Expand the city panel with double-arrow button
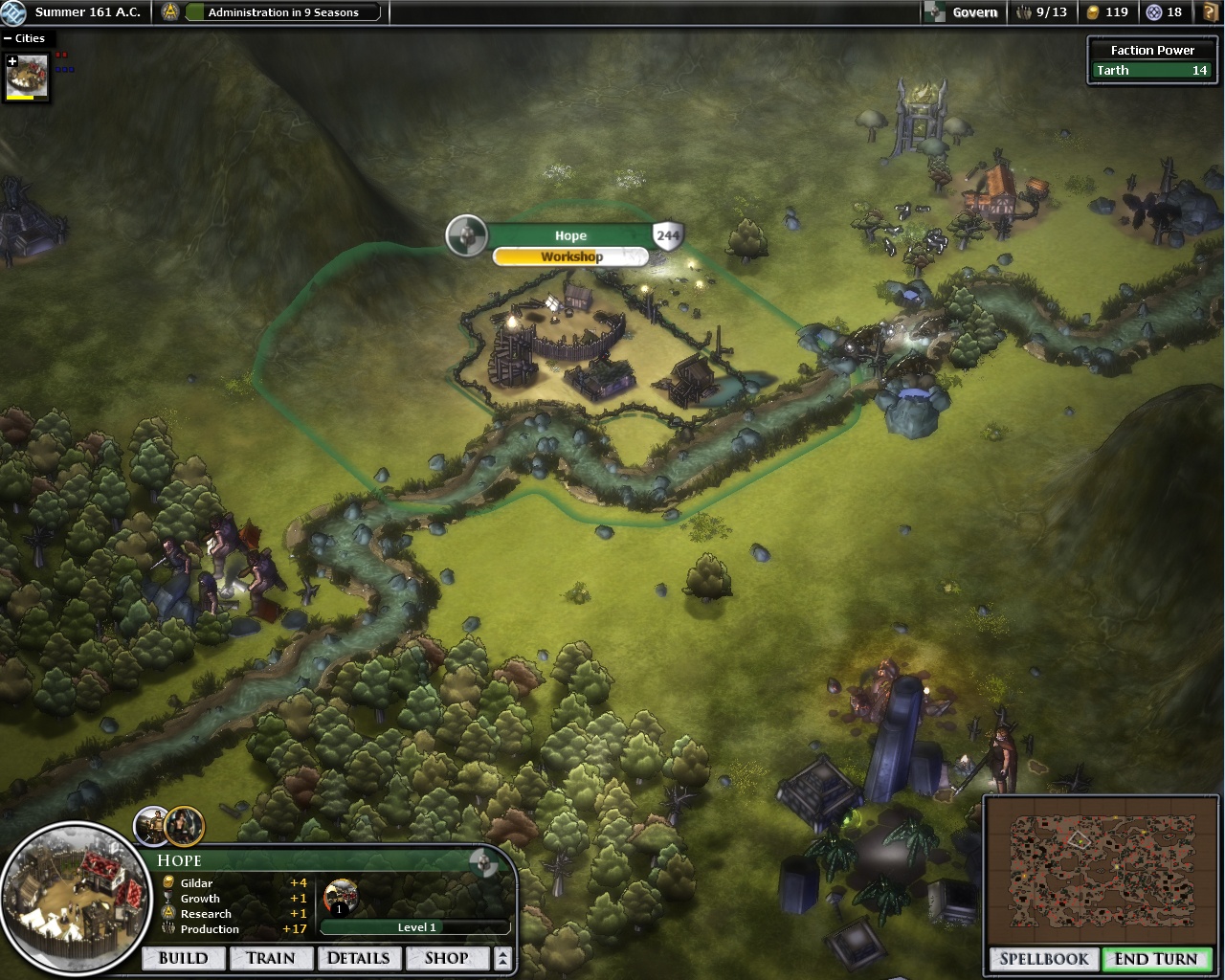The image size is (1225, 980). point(503,958)
